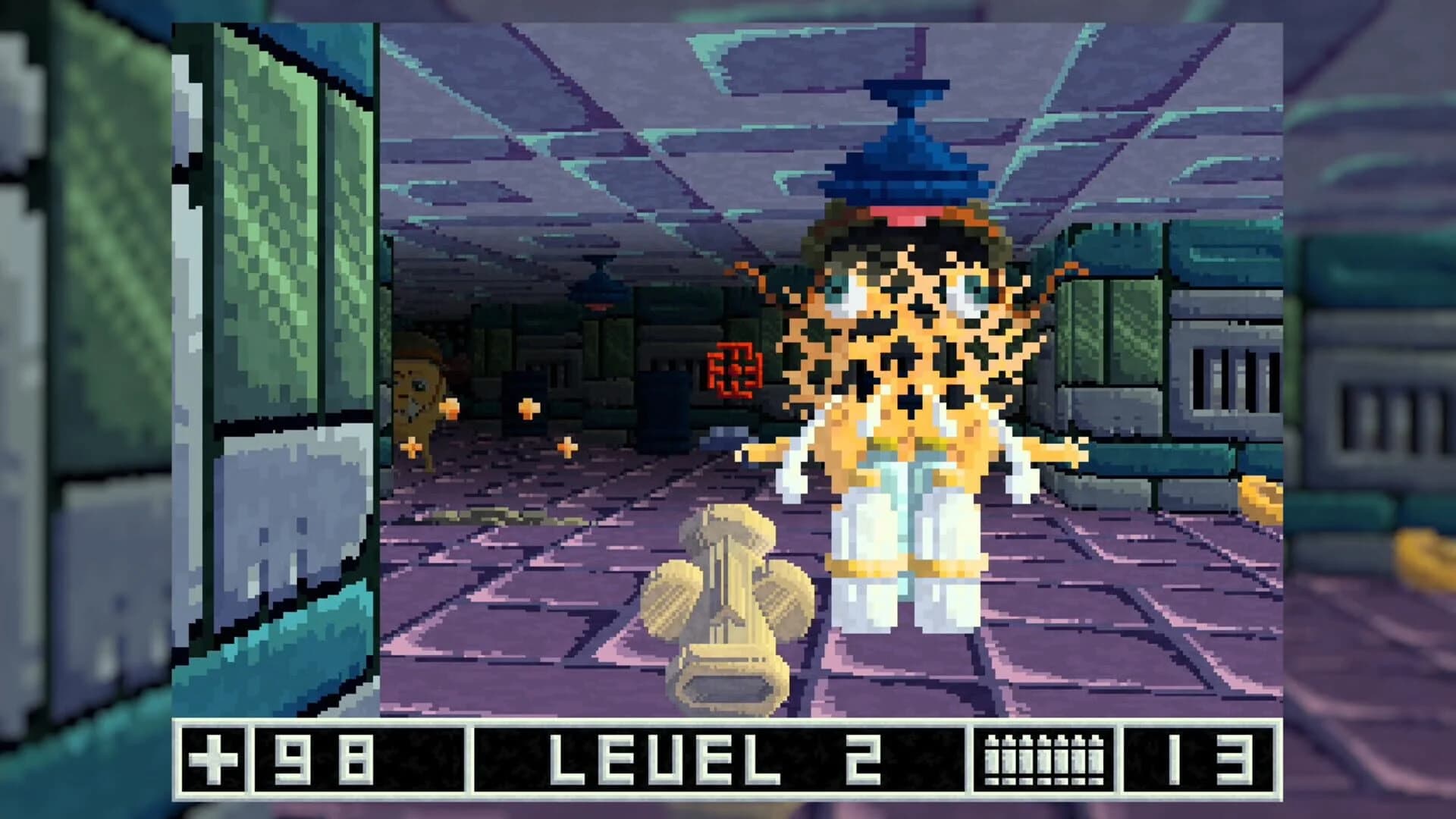Click the red shuriken projectile mid-air
The height and width of the screenshot is (819, 1456).
point(734,369)
